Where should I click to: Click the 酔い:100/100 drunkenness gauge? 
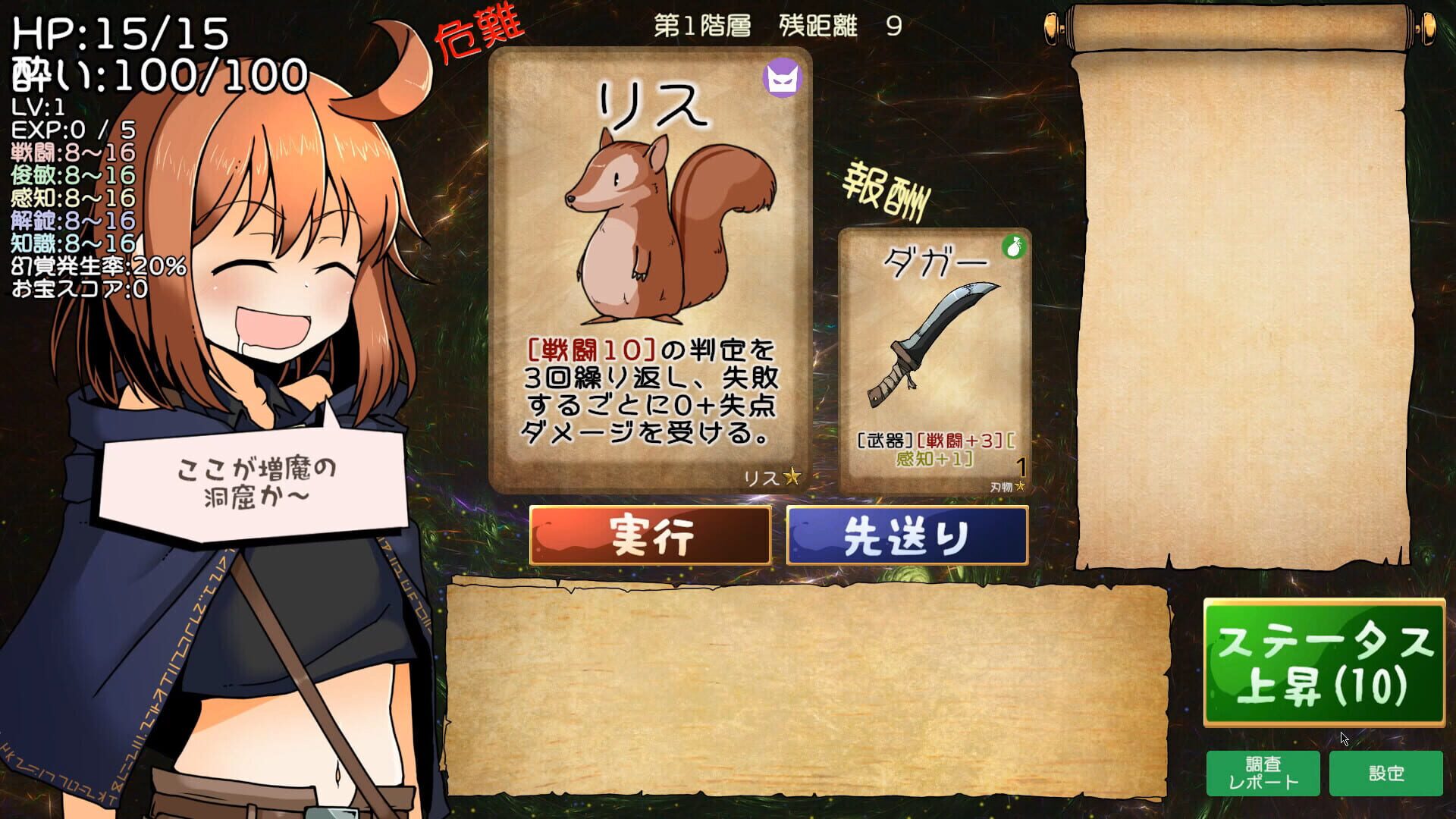pos(152,73)
